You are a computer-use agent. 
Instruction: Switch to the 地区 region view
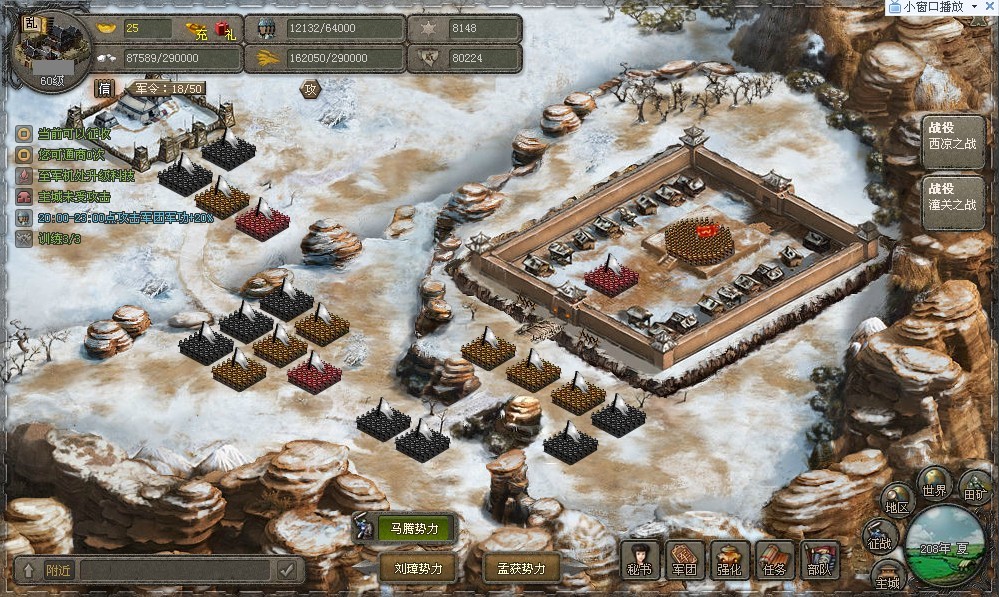coord(897,500)
